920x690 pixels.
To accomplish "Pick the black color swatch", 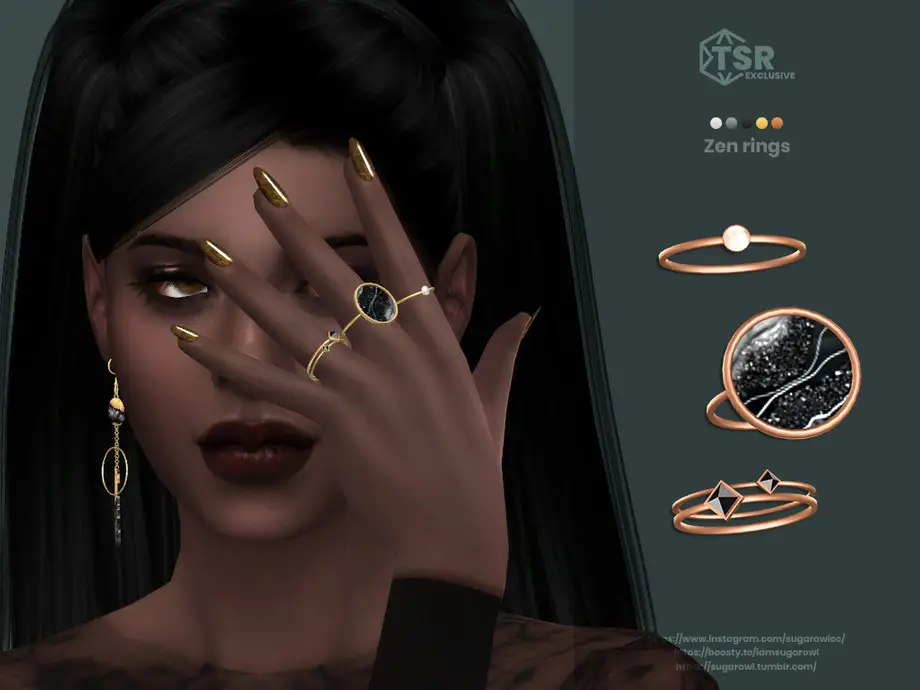I will pyautogui.click(x=746, y=123).
